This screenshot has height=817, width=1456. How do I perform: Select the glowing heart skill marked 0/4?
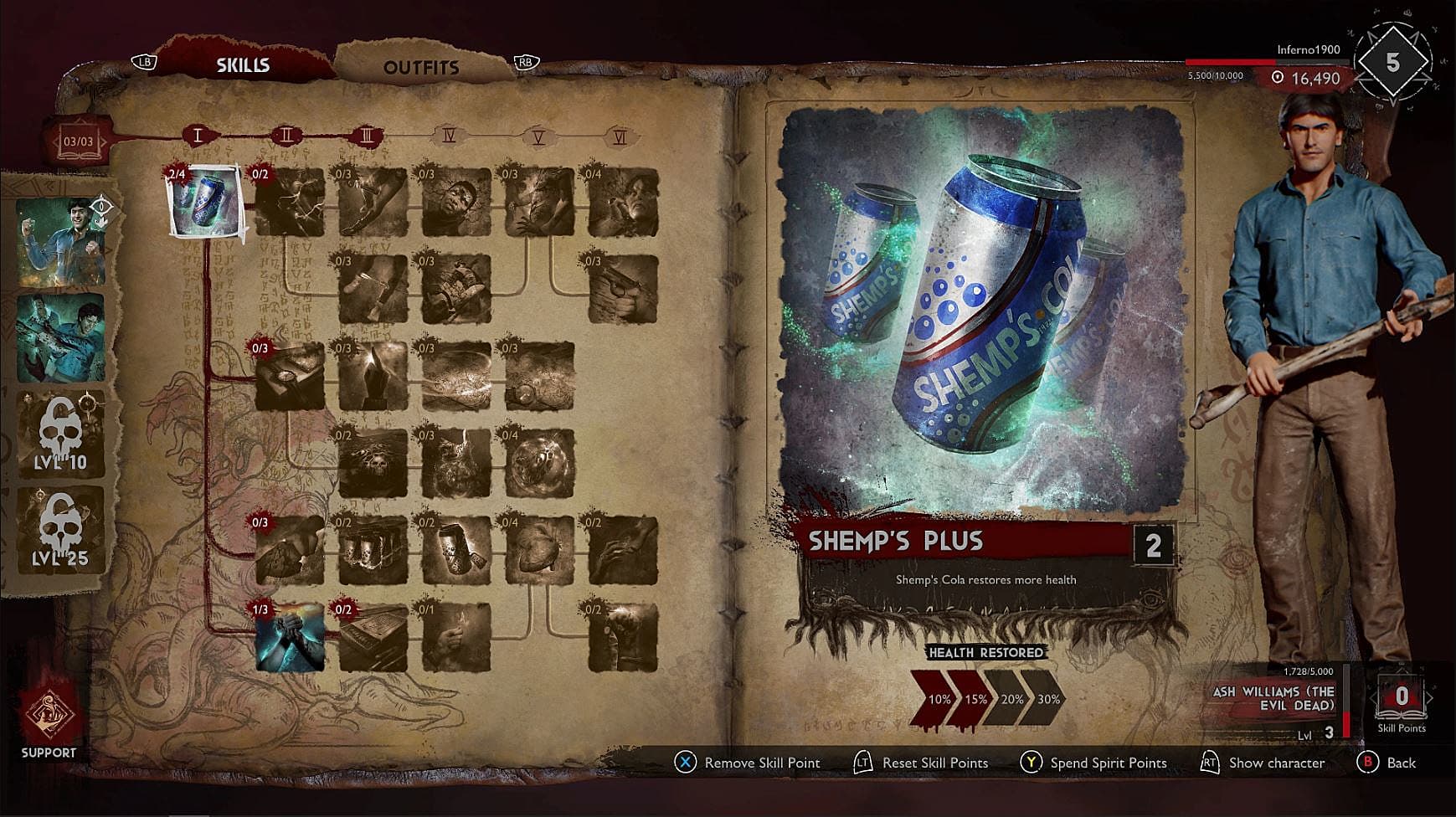pos(539,553)
